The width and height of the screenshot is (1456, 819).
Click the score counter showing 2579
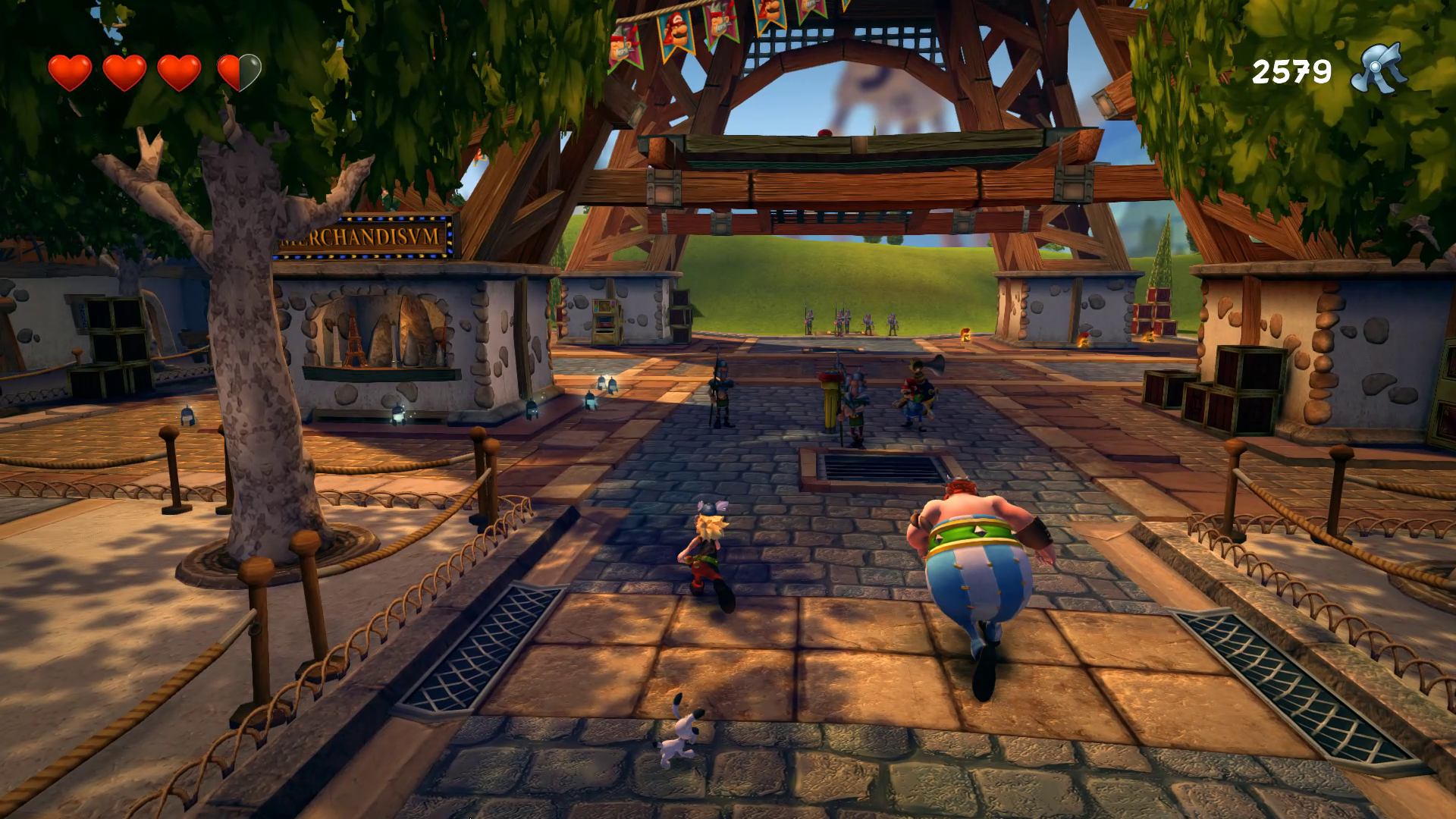pos(1293,70)
